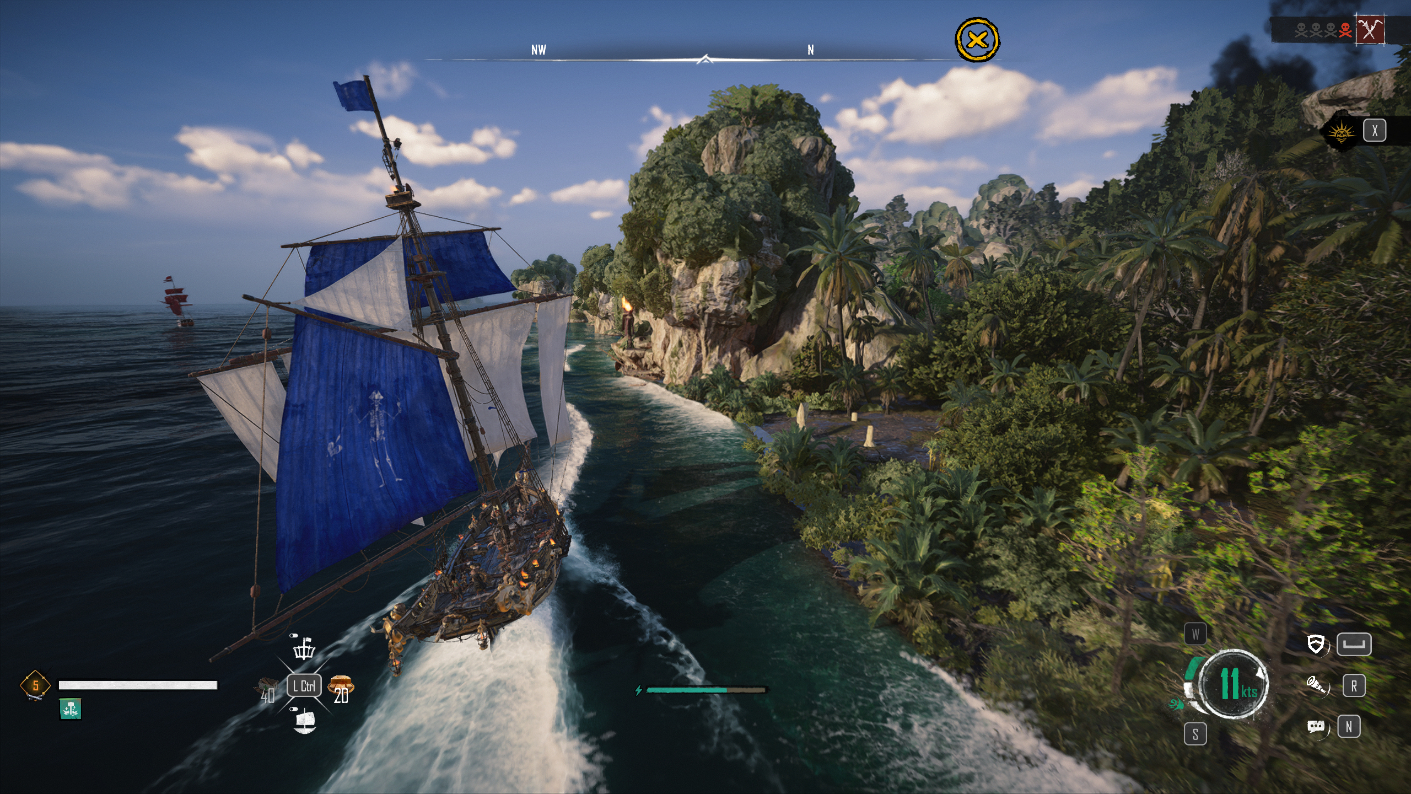1411x794 pixels.
Task: Click the 11 kts speed gauge
Action: (x=1231, y=684)
